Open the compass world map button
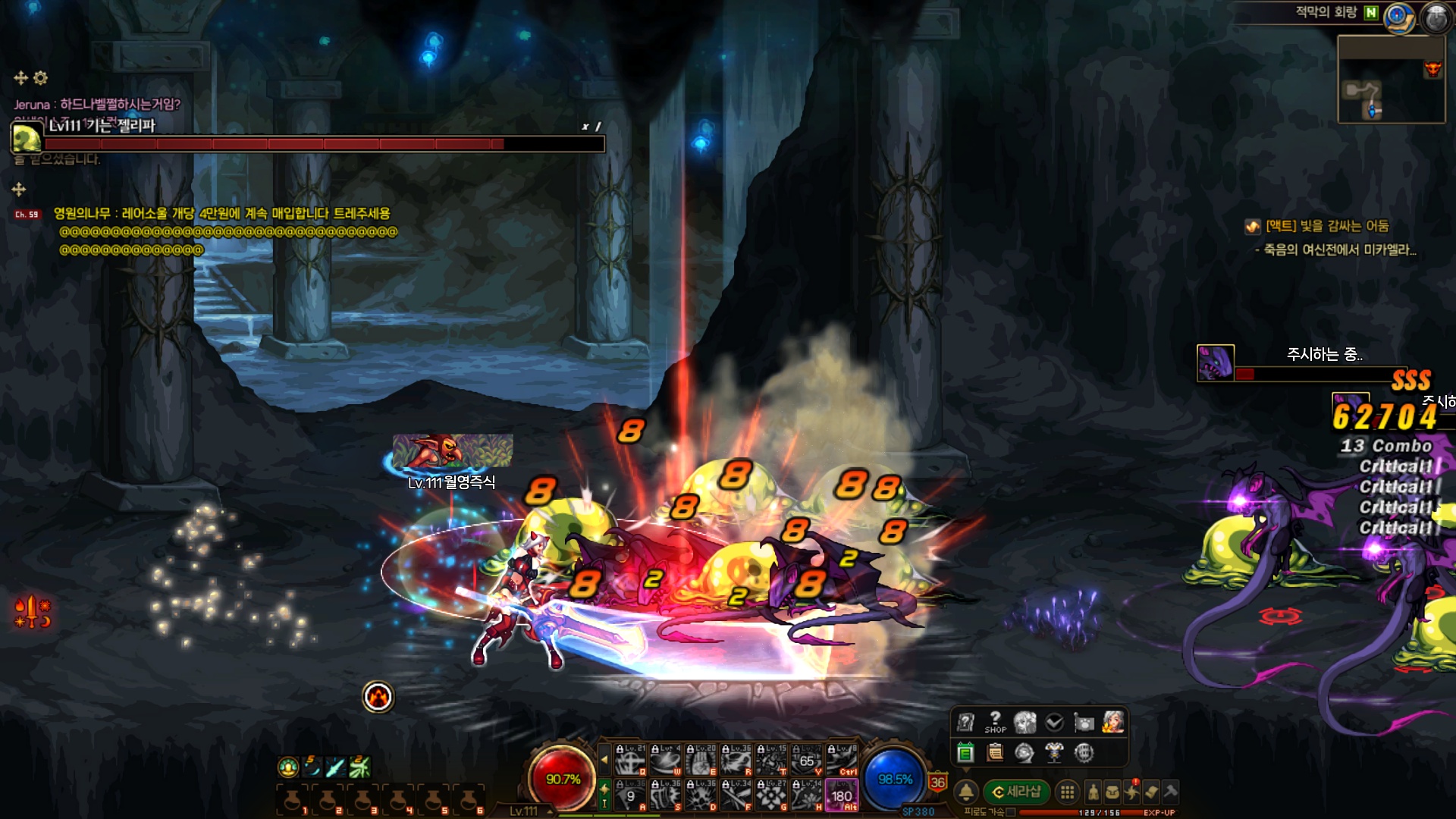The width and height of the screenshot is (1456, 819). tap(1399, 17)
